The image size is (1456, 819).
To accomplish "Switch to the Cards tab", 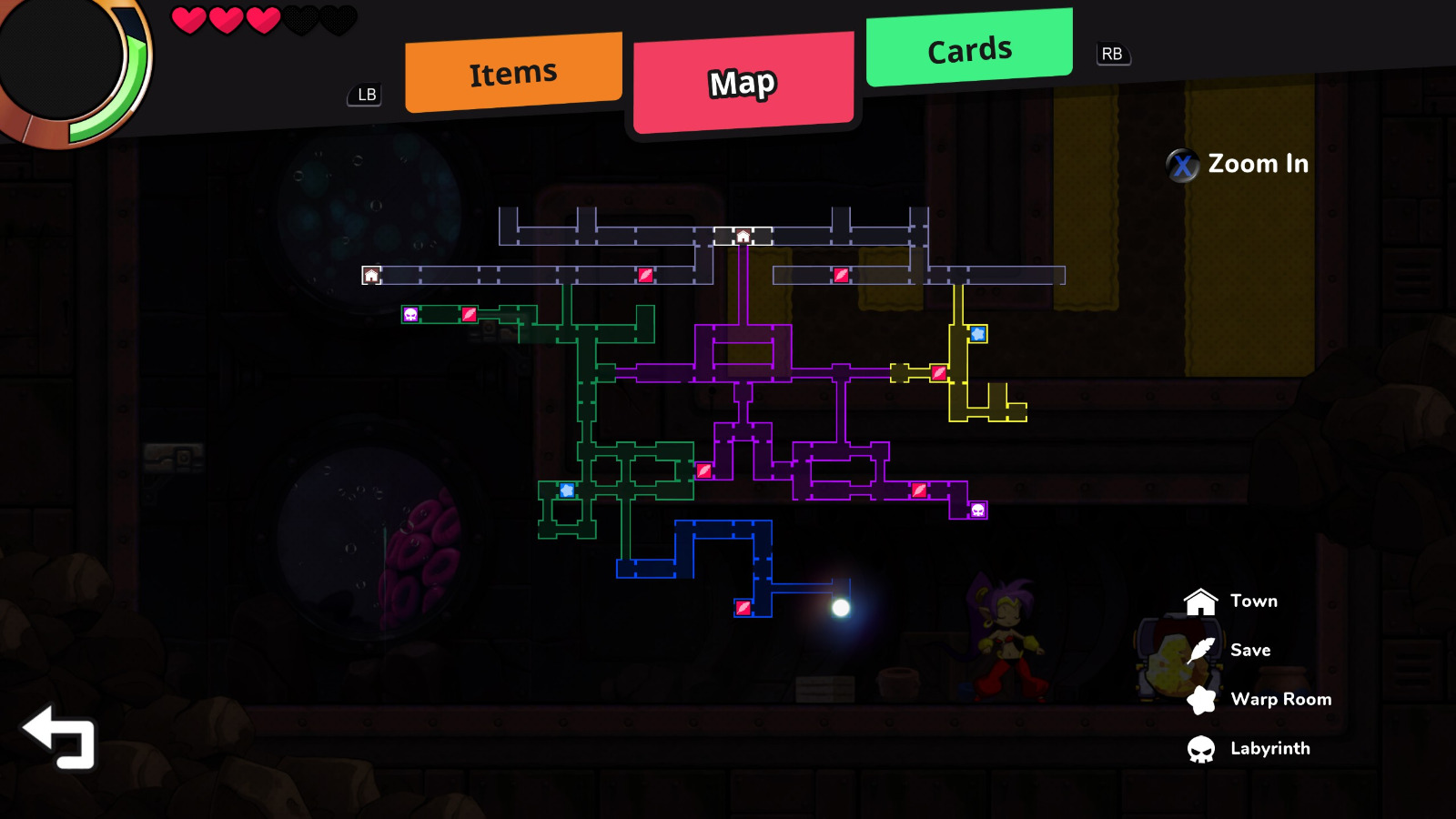I will tap(968, 49).
